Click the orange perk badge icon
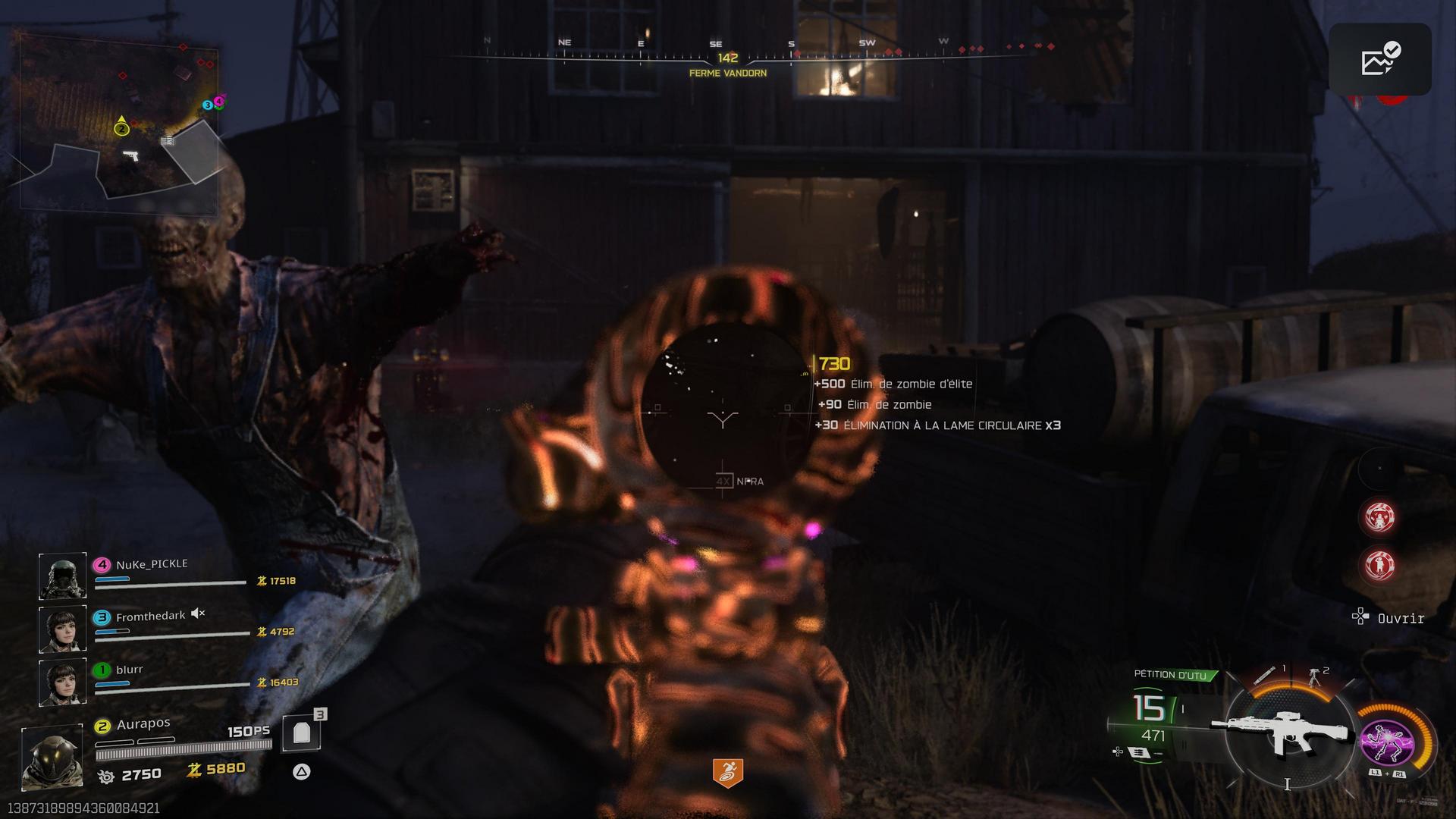1456x819 pixels. [727, 772]
